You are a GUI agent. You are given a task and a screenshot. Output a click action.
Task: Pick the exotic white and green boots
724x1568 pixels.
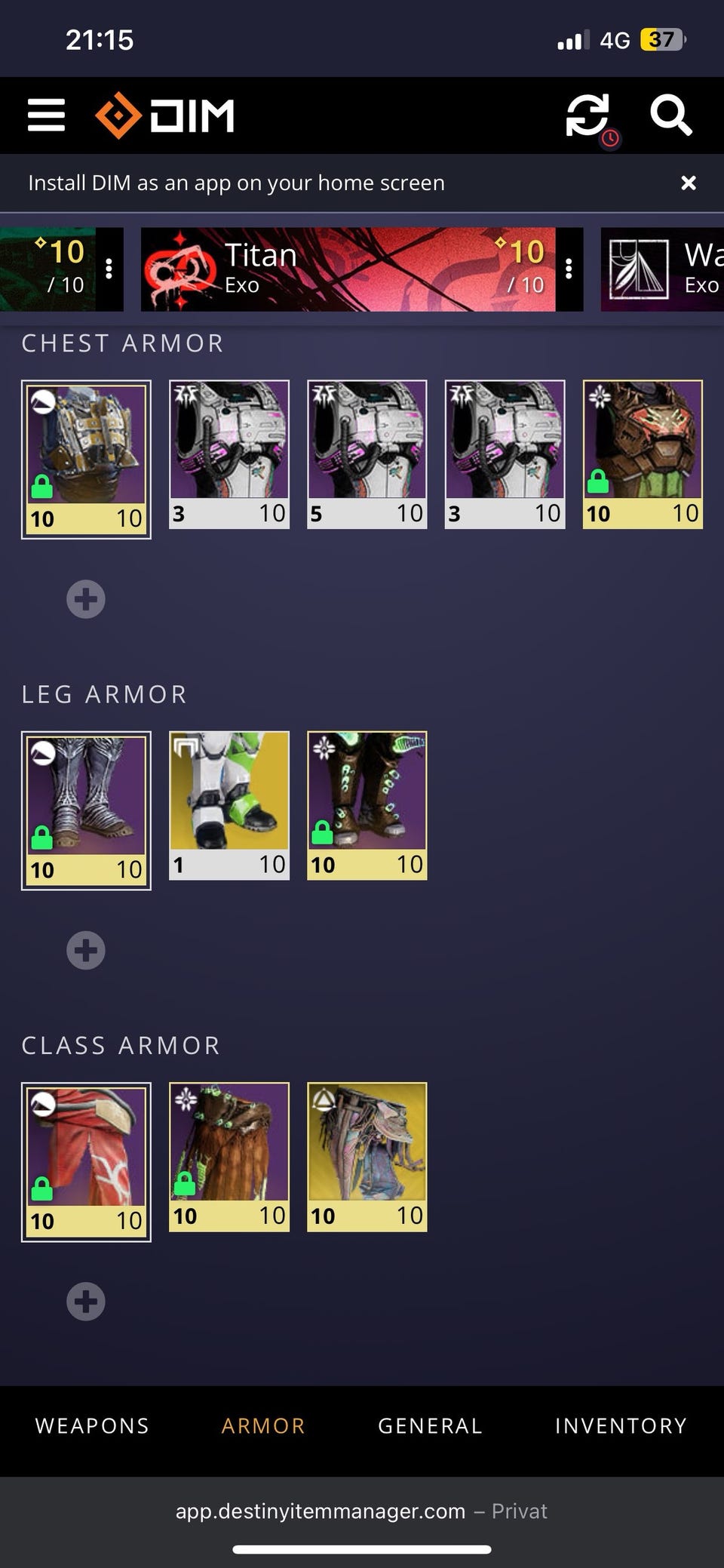(229, 805)
